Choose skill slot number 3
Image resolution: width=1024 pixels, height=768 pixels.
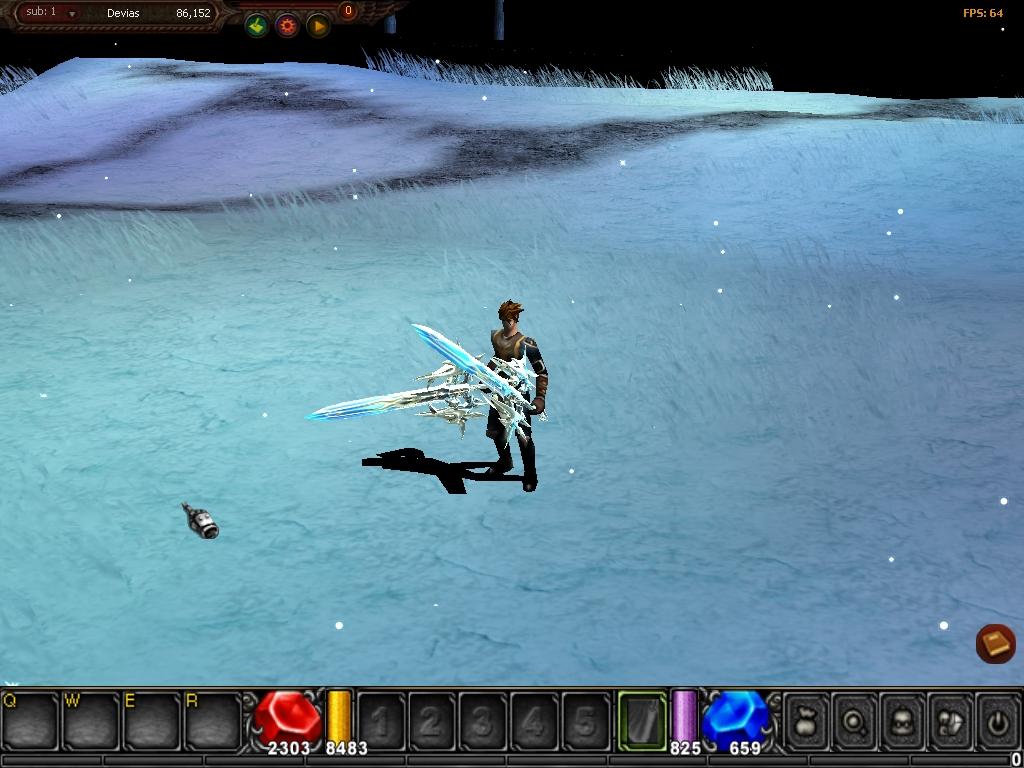coord(483,720)
